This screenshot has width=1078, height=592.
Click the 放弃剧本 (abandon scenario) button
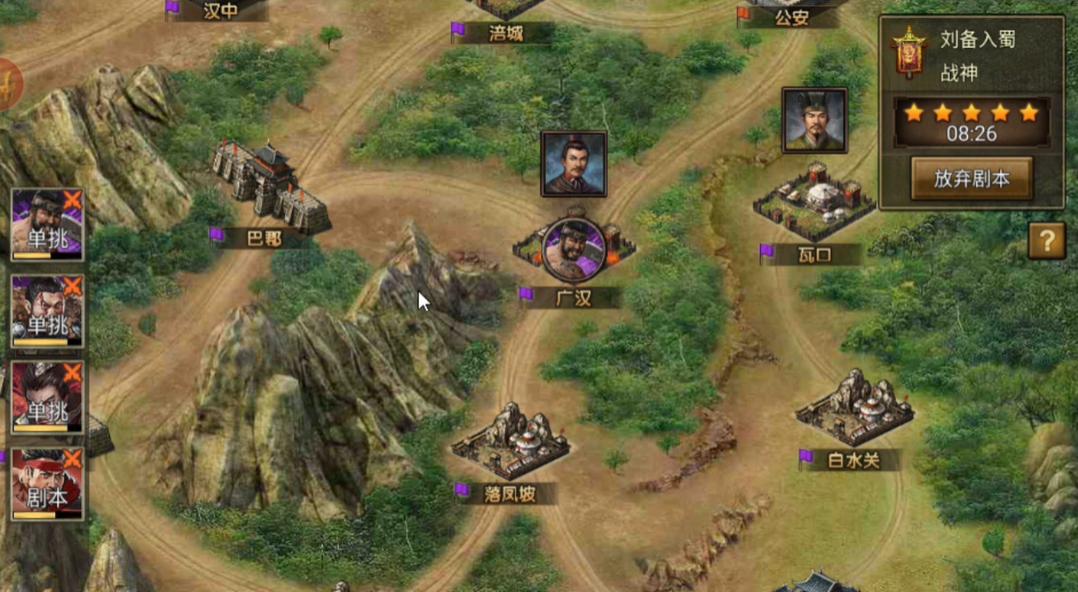[x=971, y=179]
